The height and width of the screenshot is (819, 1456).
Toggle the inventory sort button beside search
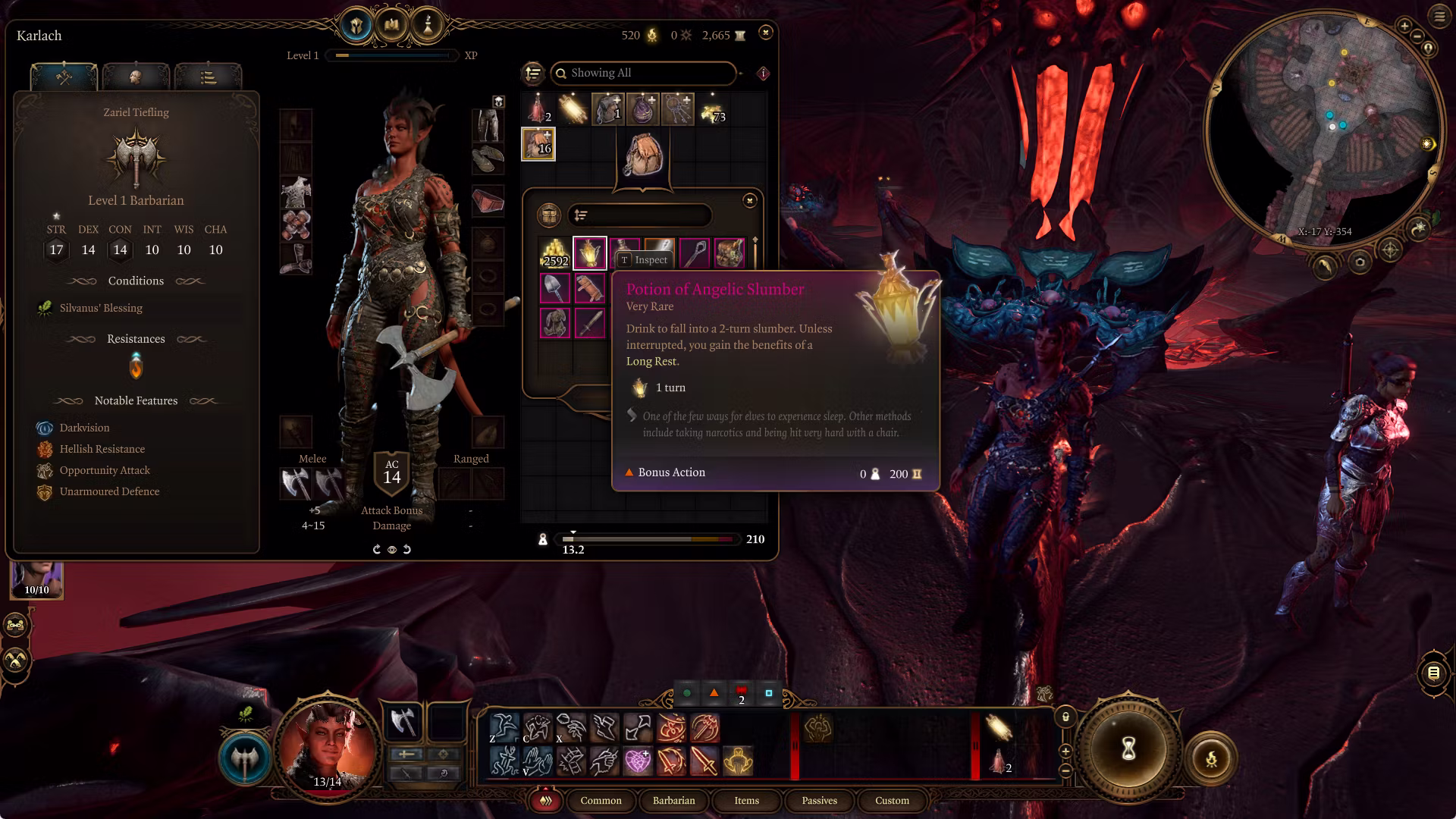click(x=533, y=73)
